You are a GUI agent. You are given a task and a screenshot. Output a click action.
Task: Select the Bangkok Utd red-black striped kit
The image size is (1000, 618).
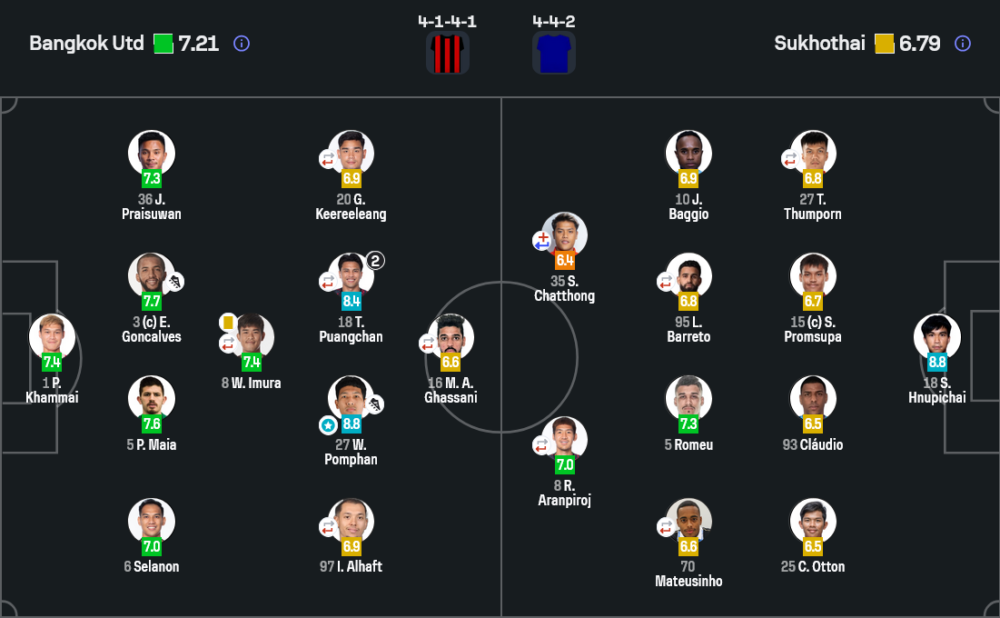[447, 53]
